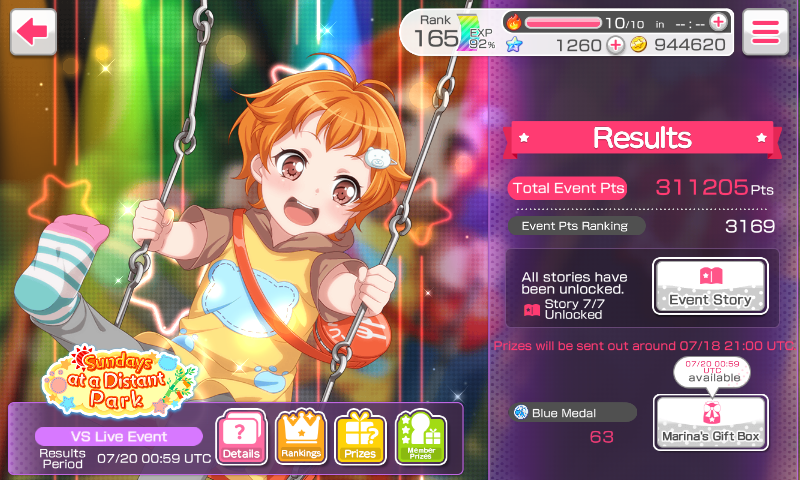Buy more stars with the plus button
Image resolution: width=800 pixels, height=480 pixels.
pos(615,45)
